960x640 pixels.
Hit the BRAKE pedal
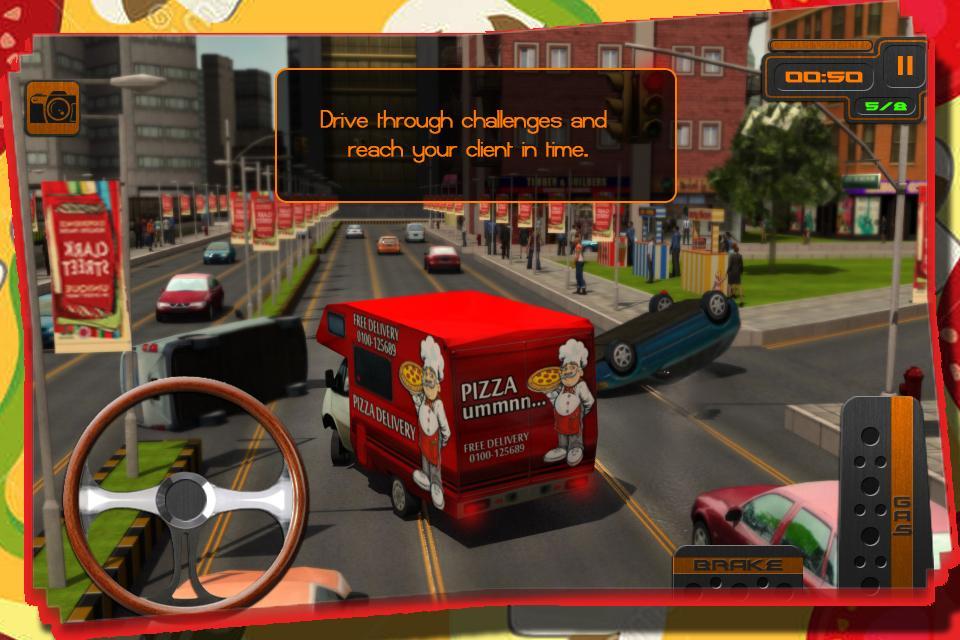coord(738,570)
